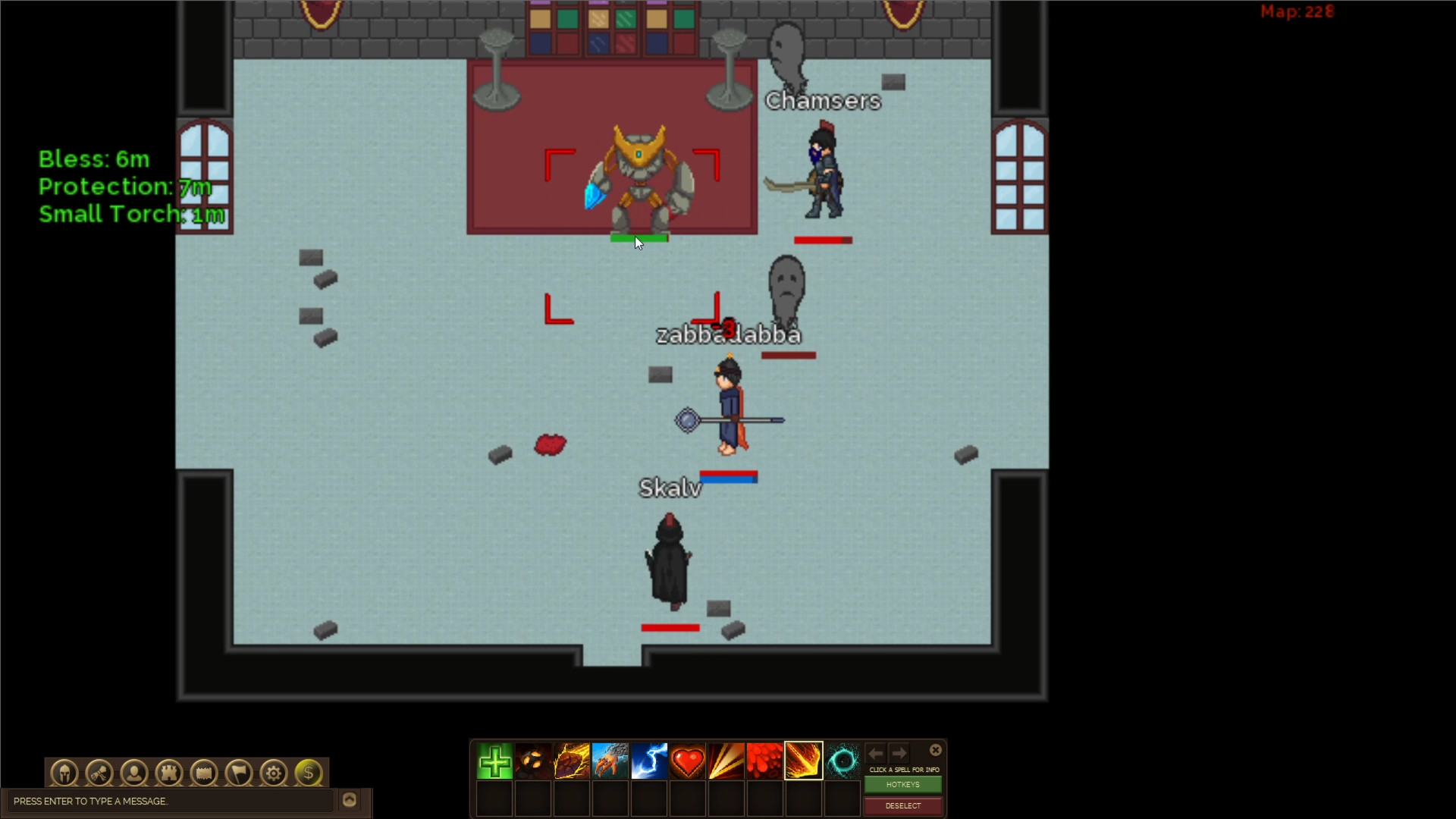Select the red heart spell icon
This screenshot has height=819, width=1456.
coord(689,760)
